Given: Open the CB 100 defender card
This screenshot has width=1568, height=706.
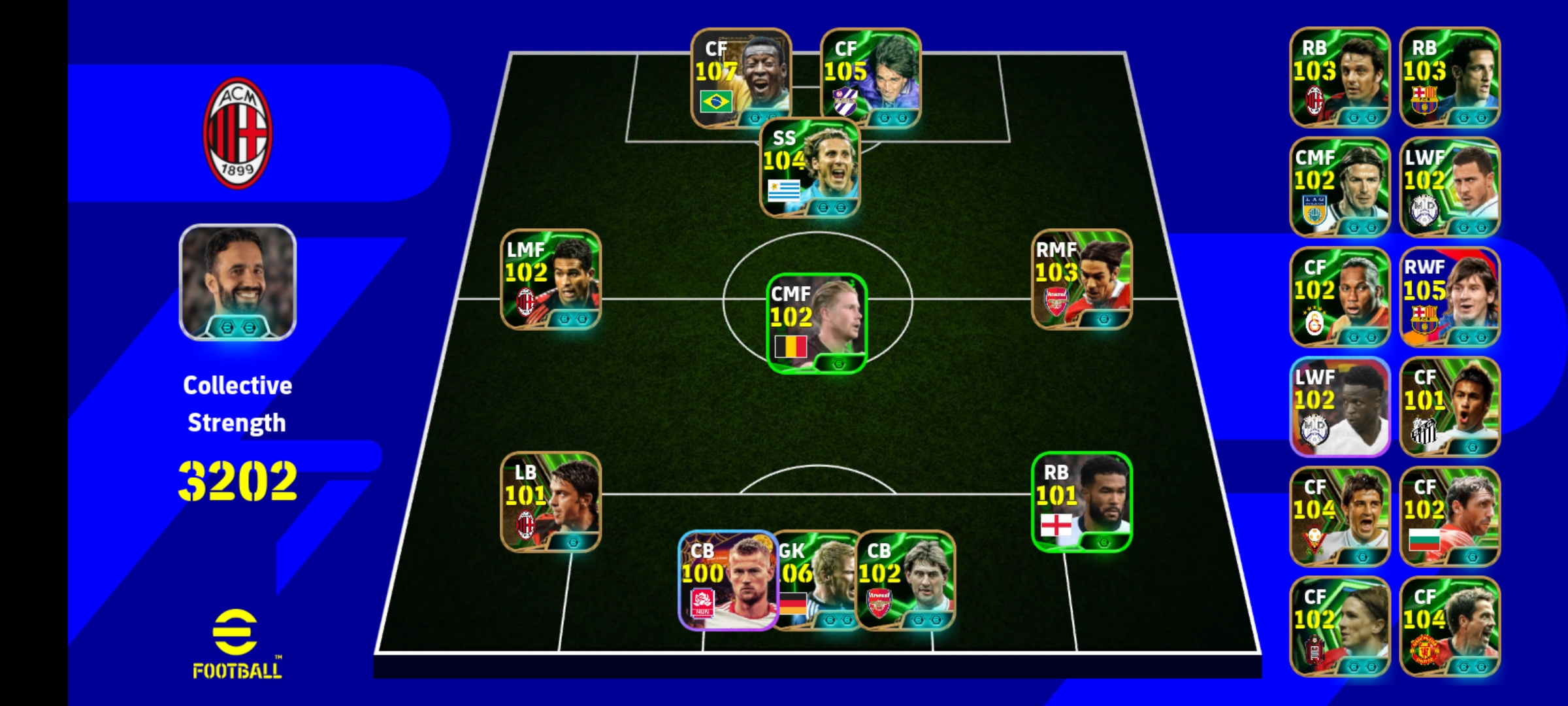Looking at the screenshot, I should coord(727,580).
